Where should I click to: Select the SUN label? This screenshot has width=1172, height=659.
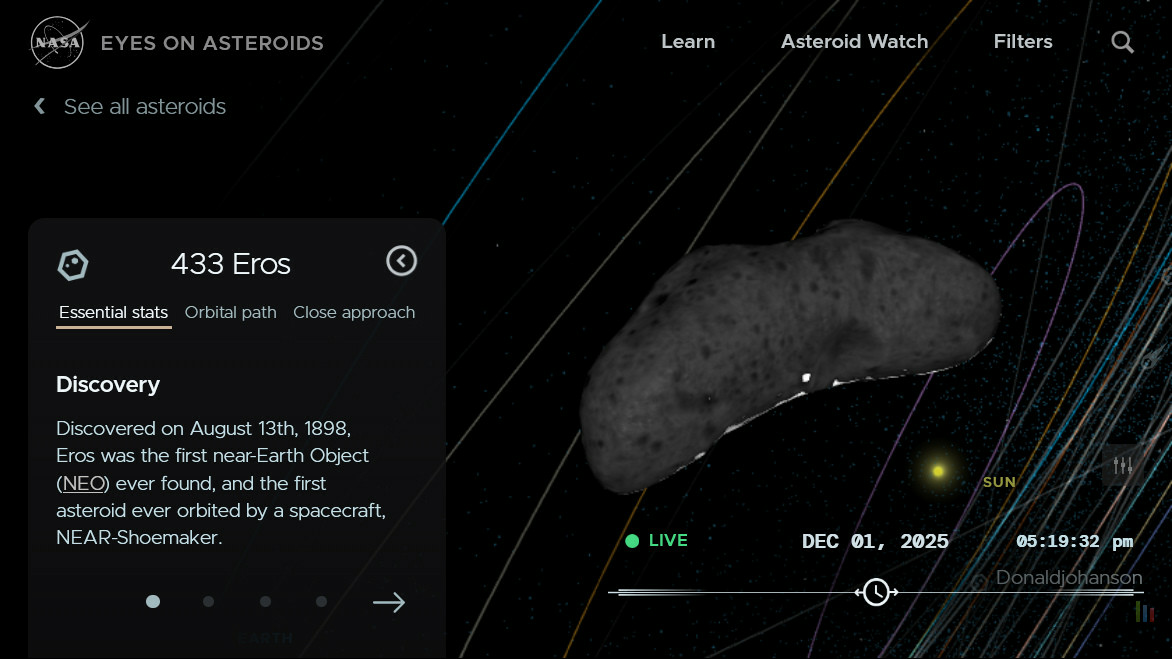pos(999,482)
